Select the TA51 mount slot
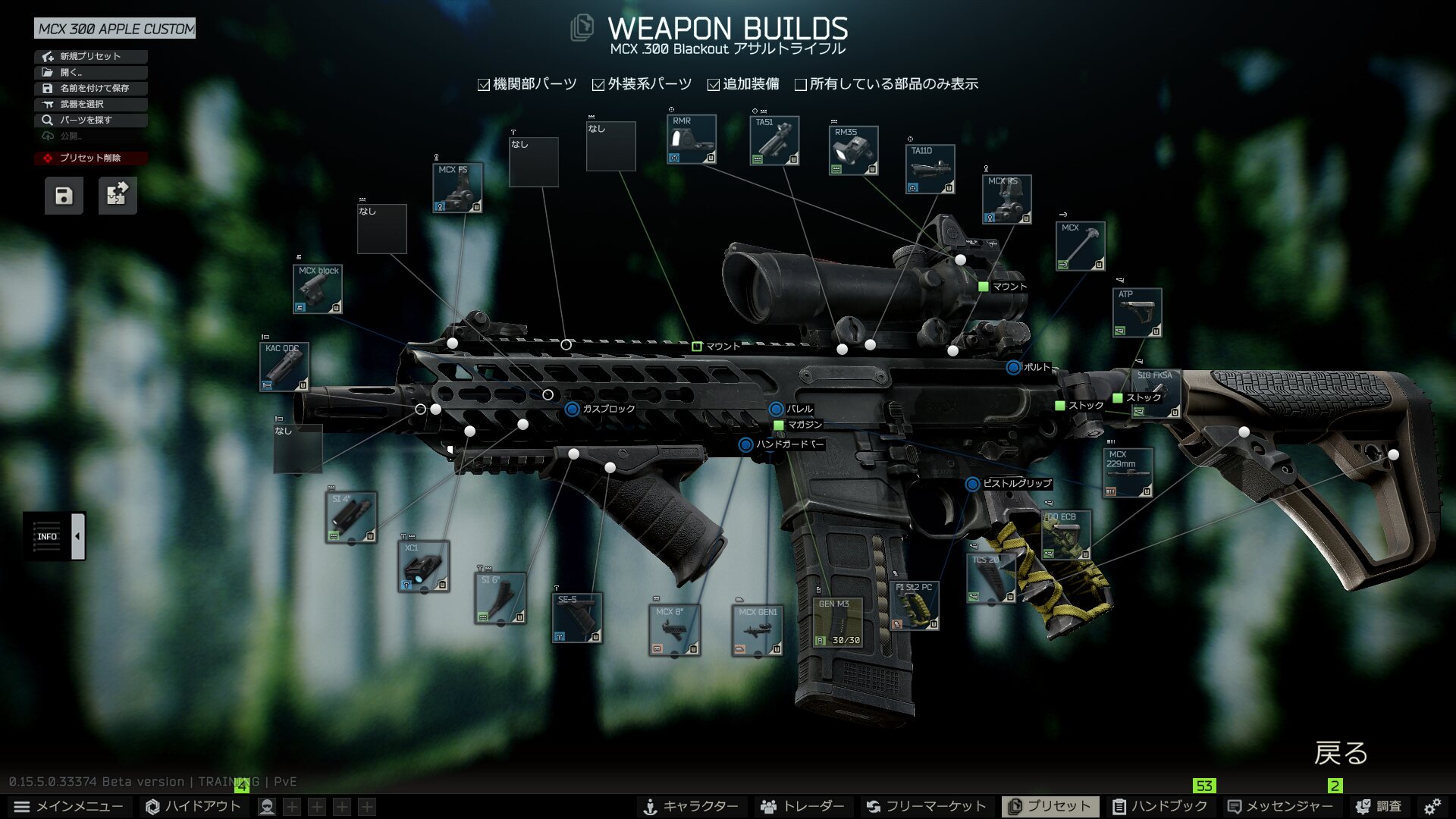Screen dimensions: 1456x819 [x=774, y=140]
